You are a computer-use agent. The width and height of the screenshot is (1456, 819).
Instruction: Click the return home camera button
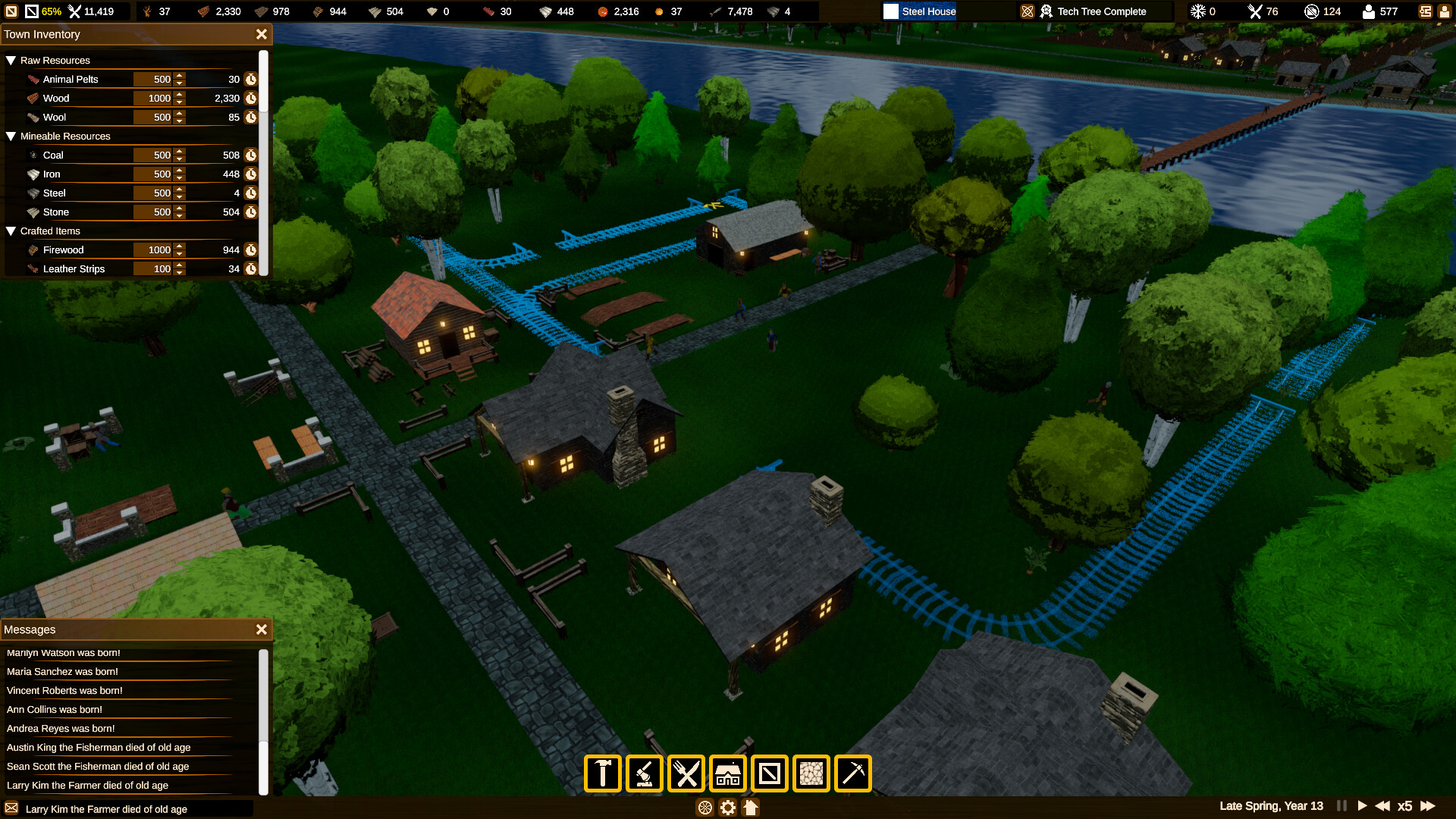tap(751, 808)
